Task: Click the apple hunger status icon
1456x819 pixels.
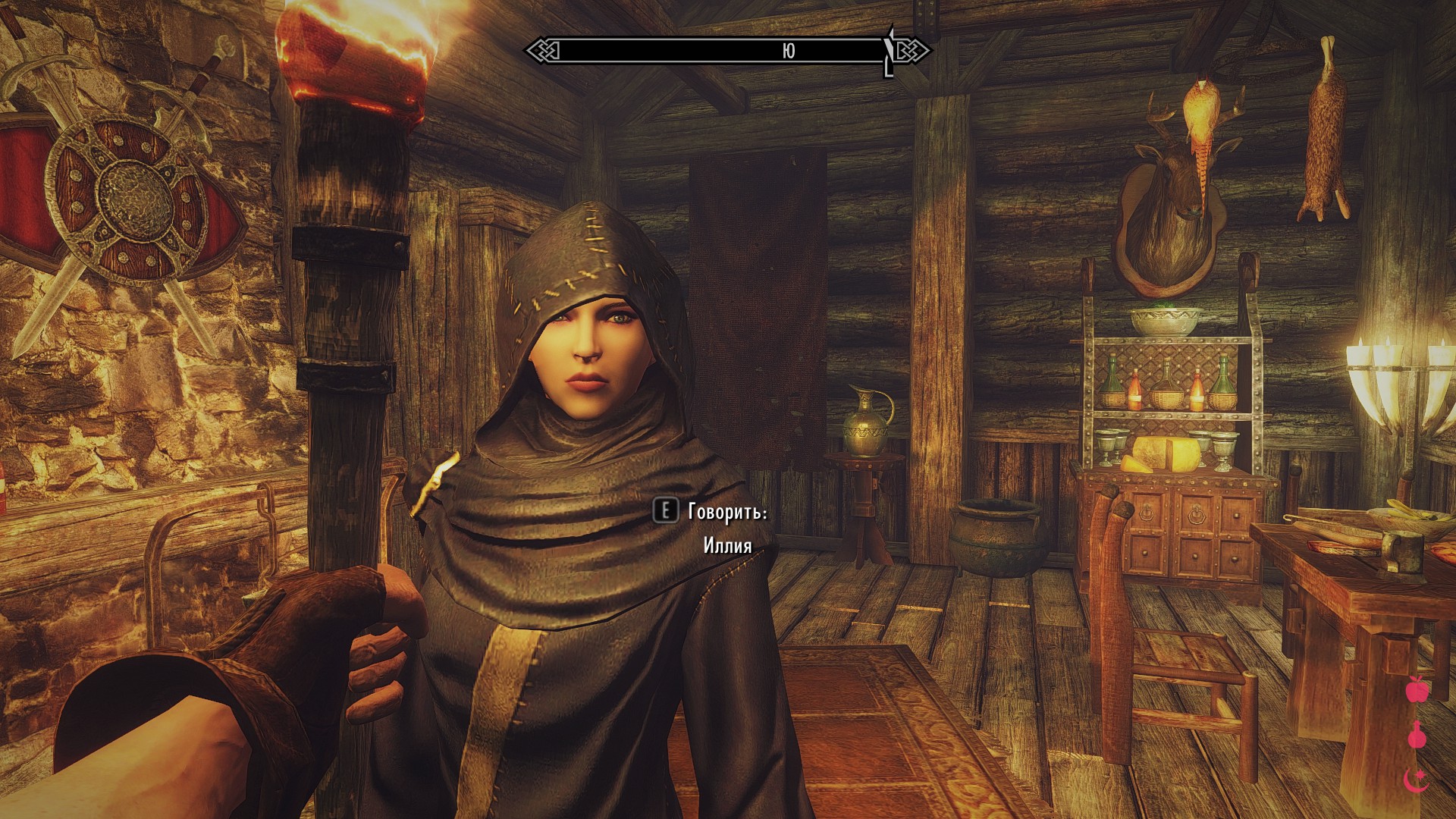Action: pos(1417,689)
